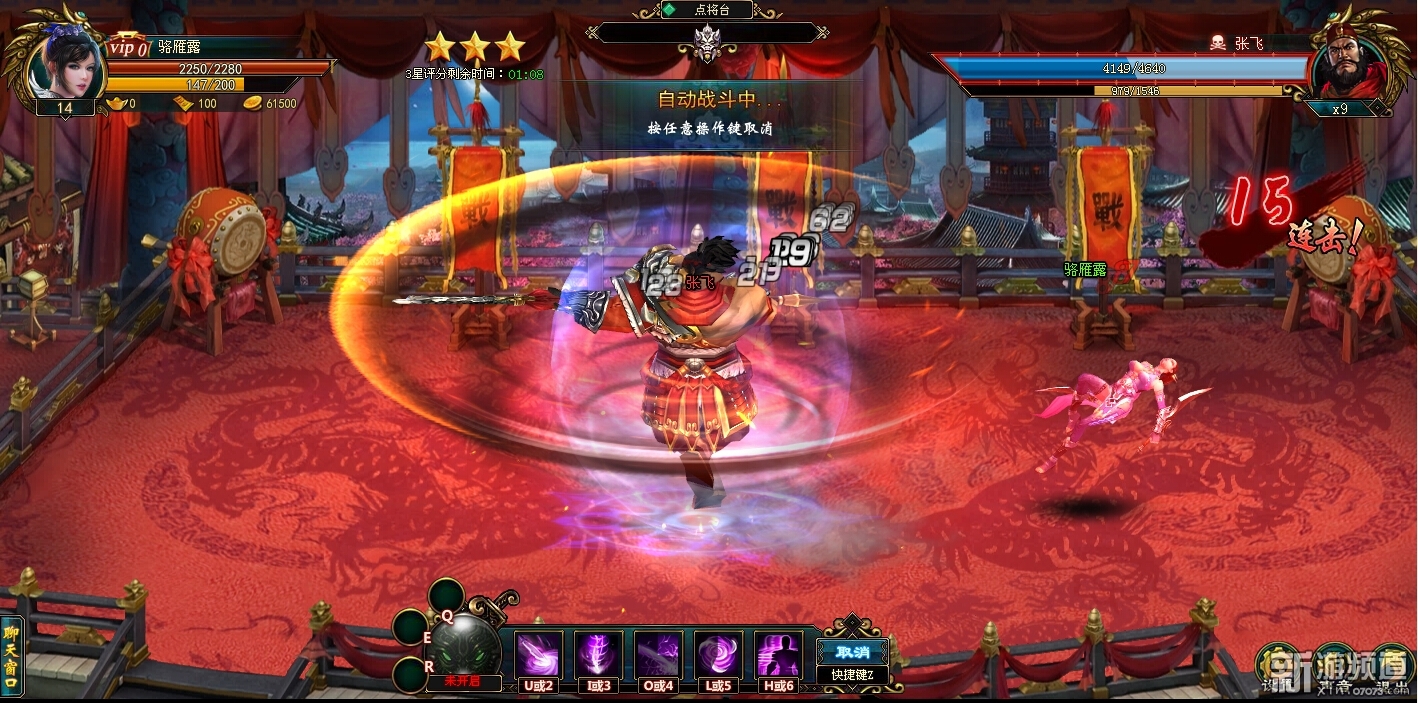
Task: Click the empty E orb slot
Action: point(410,628)
